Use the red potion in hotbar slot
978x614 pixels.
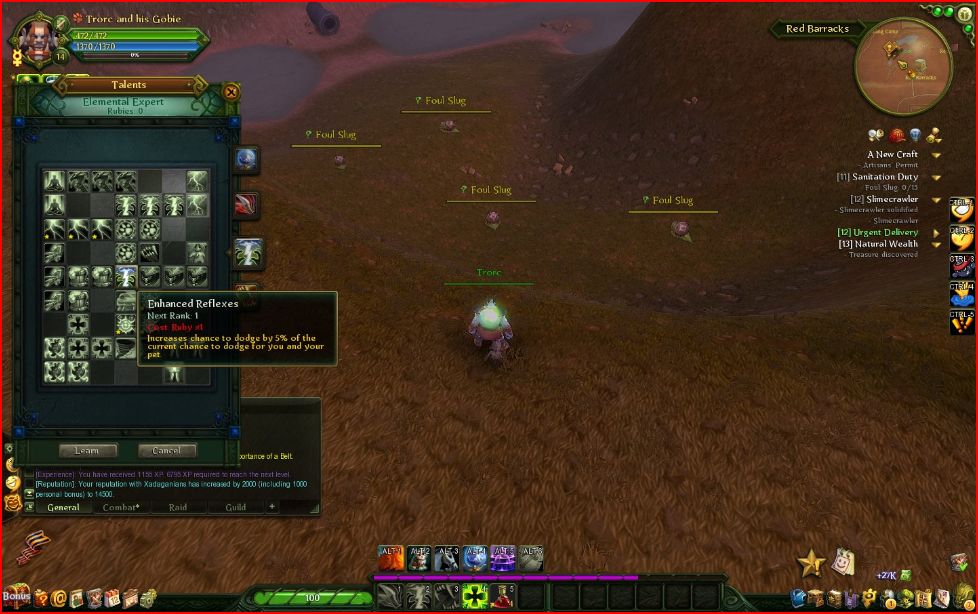[504, 596]
